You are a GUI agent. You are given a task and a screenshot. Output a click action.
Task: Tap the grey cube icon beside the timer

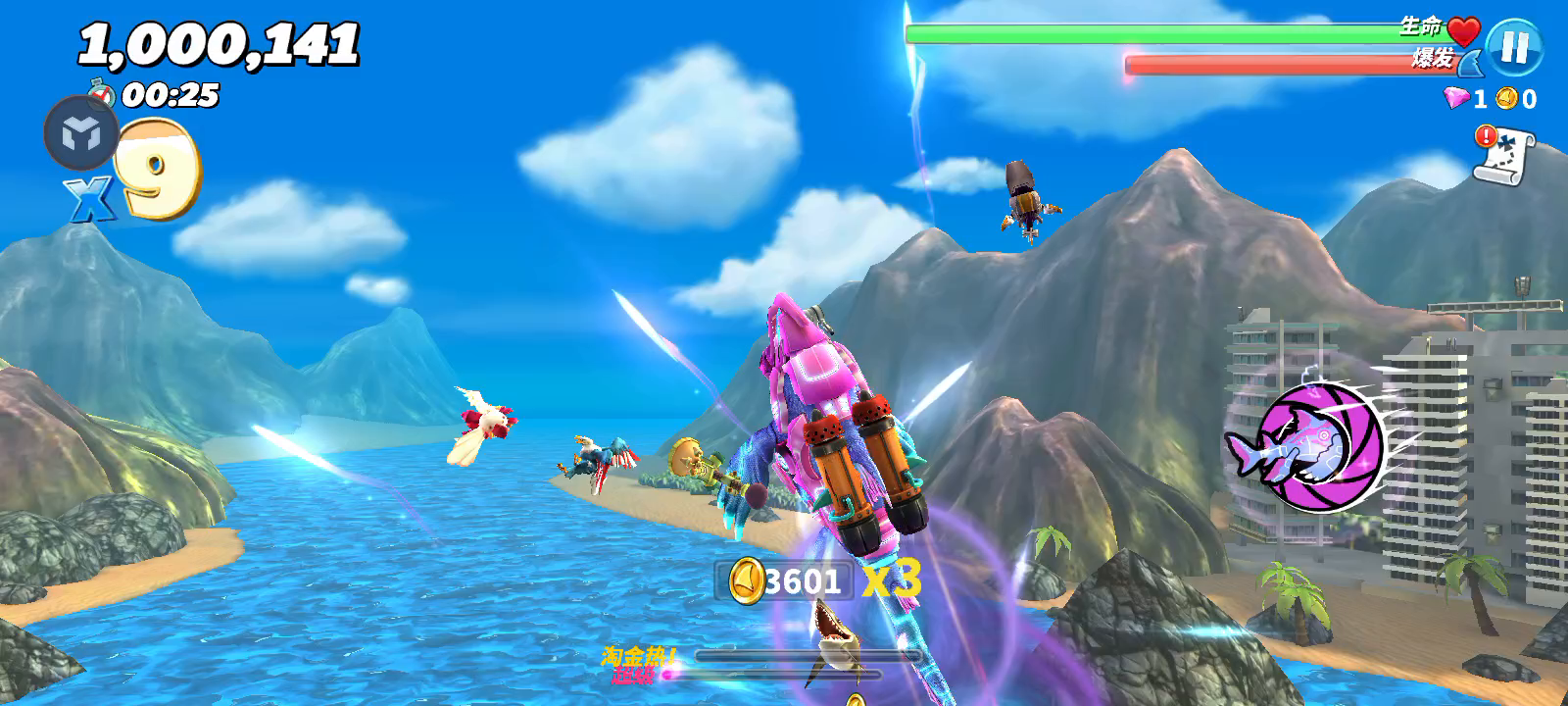click(80, 133)
